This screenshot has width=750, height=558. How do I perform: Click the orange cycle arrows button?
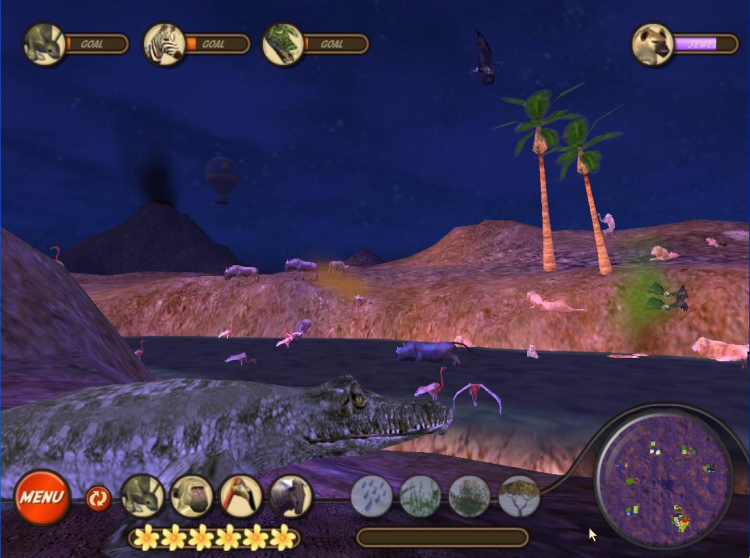pyautogui.click(x=98, y=497)
